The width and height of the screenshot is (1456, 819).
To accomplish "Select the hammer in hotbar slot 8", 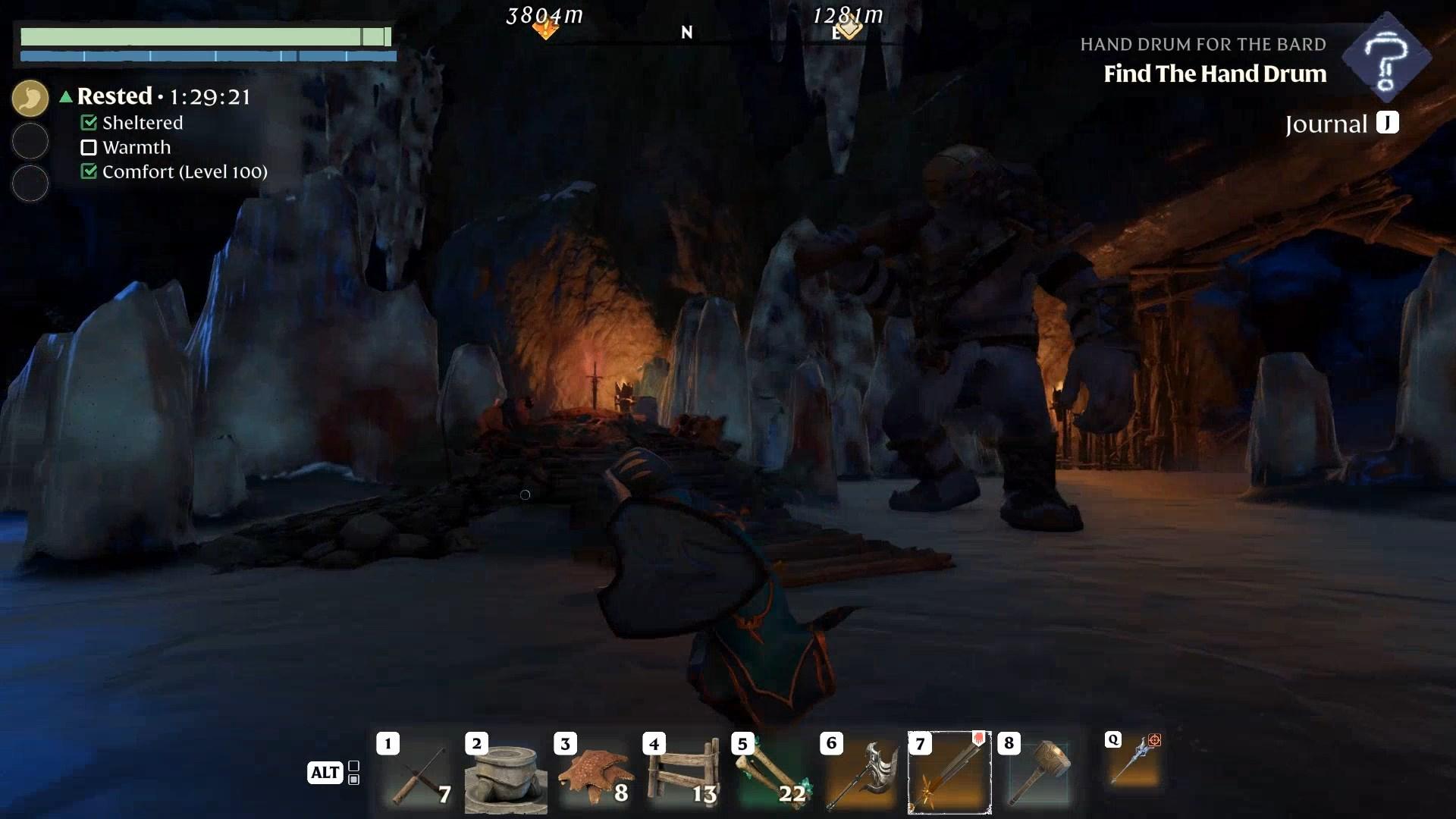I will 1039,773.
